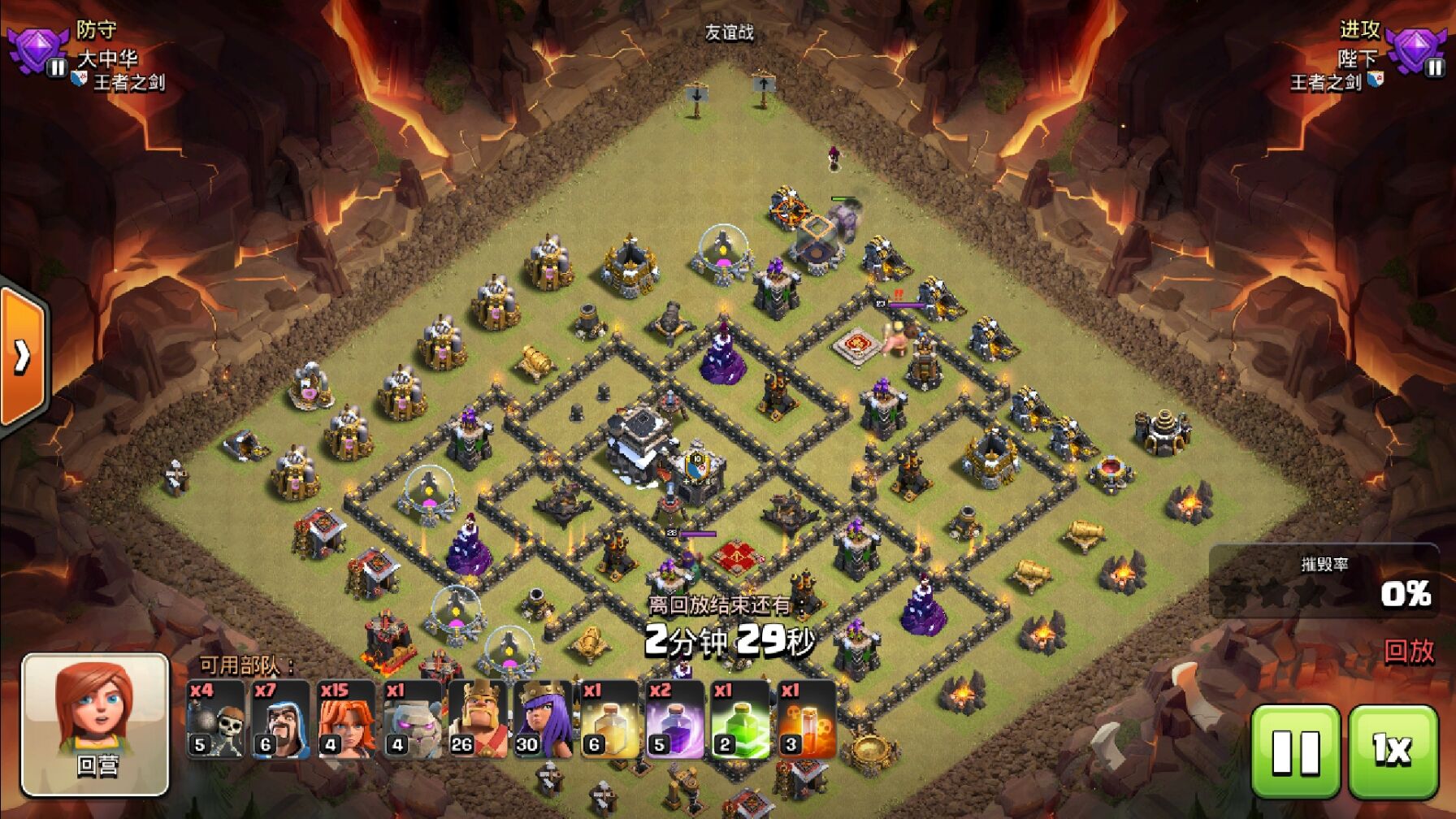Select the Wall Breaker troop slot

(215, 719)
